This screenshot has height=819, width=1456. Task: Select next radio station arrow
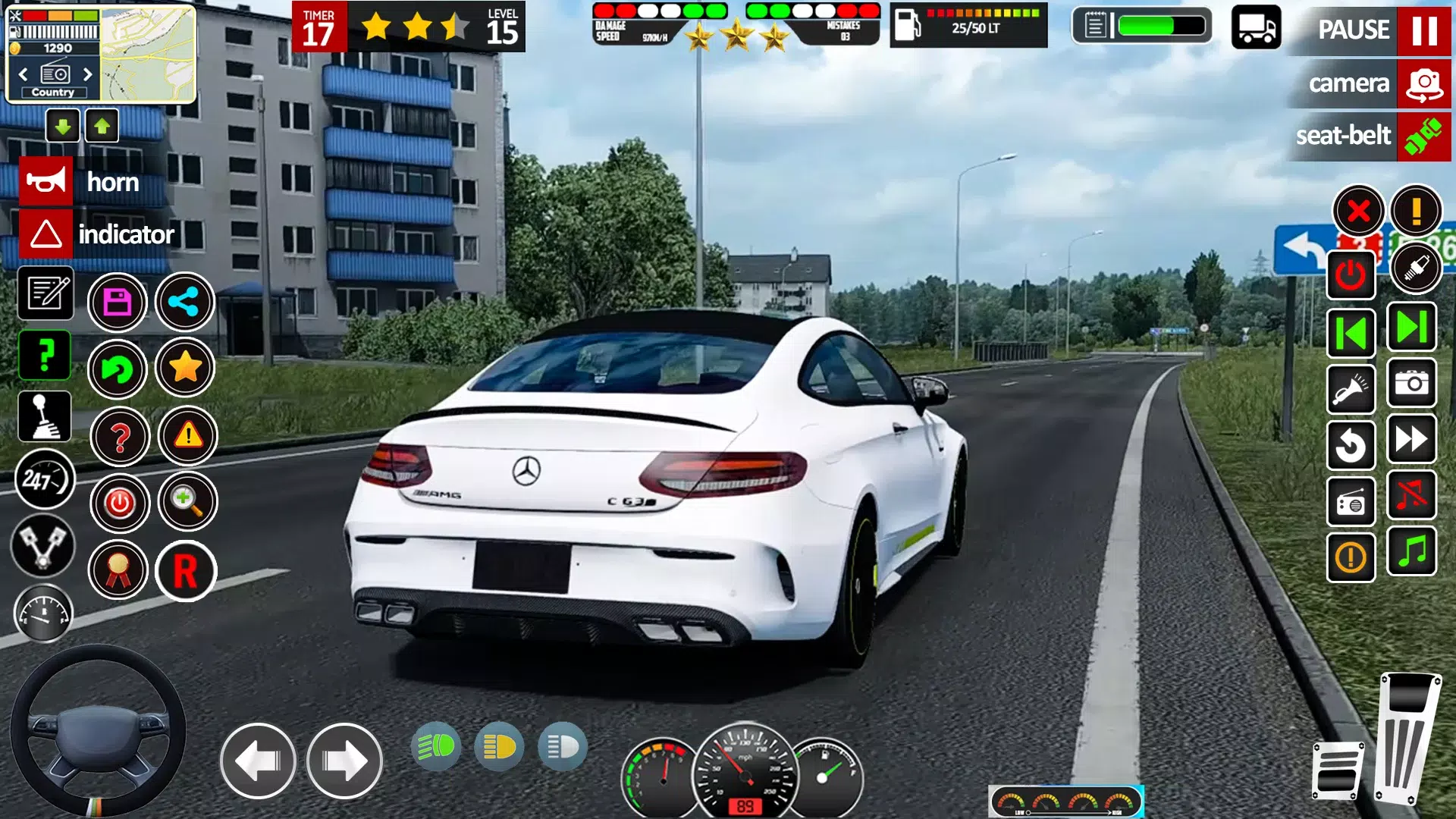tap(87, 74)
